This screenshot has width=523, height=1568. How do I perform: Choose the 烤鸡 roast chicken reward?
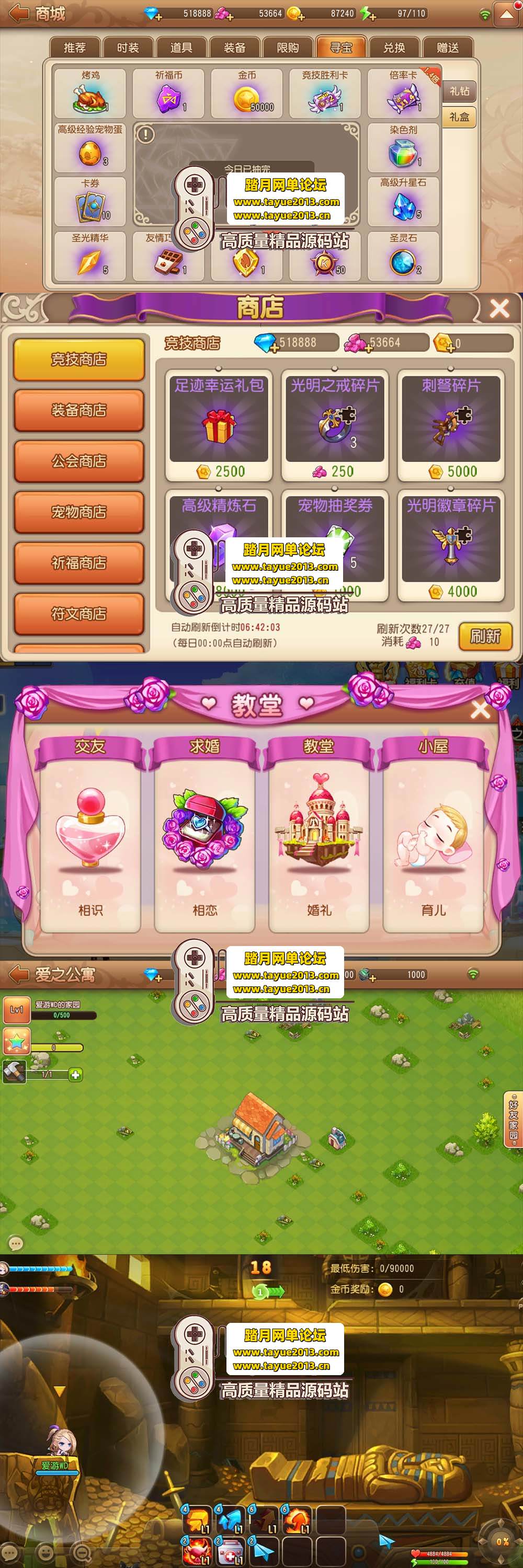[x=90, y=93]
